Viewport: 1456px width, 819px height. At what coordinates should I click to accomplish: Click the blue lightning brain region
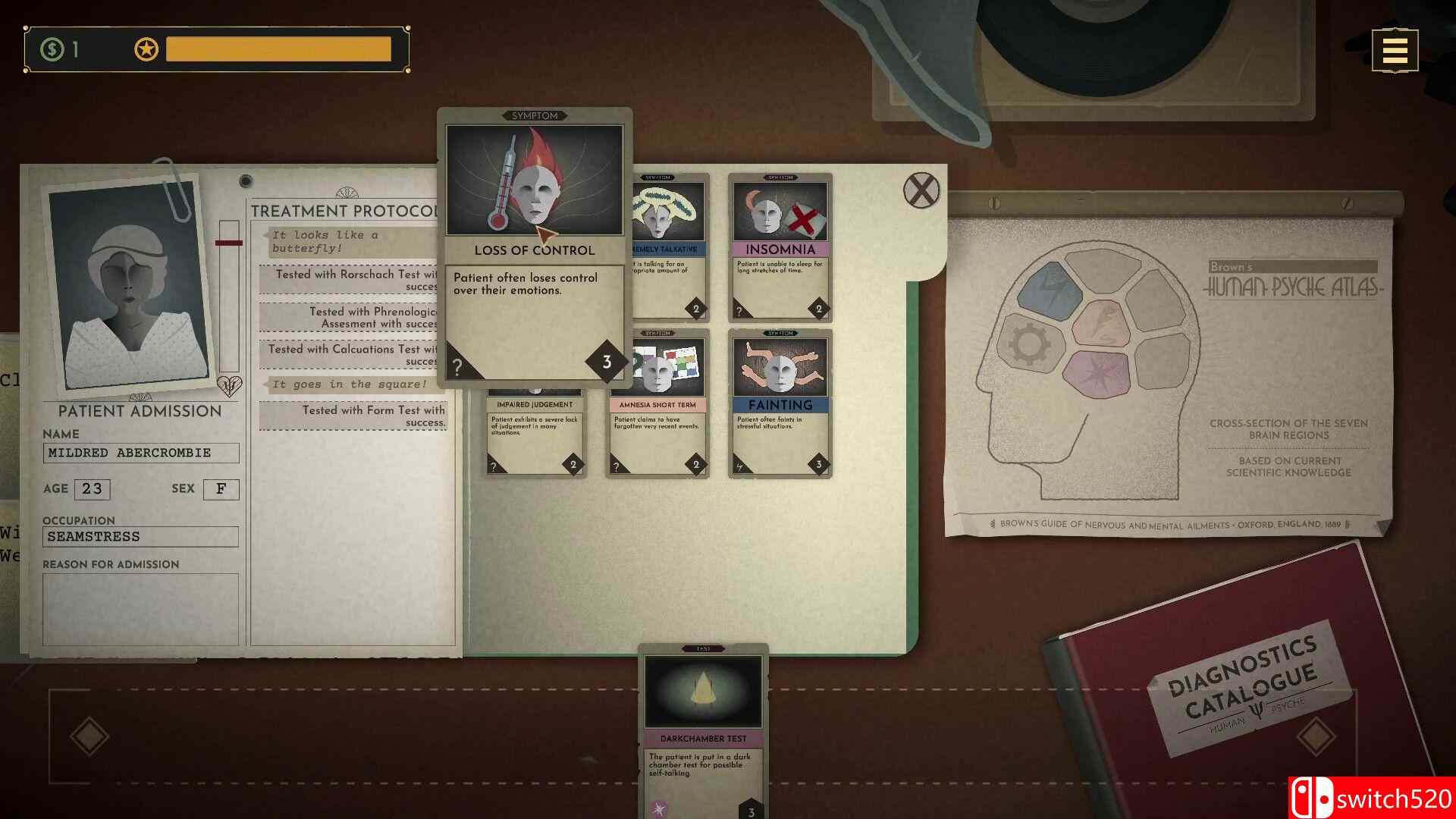pyautogui.click(x=1051, y=289)
